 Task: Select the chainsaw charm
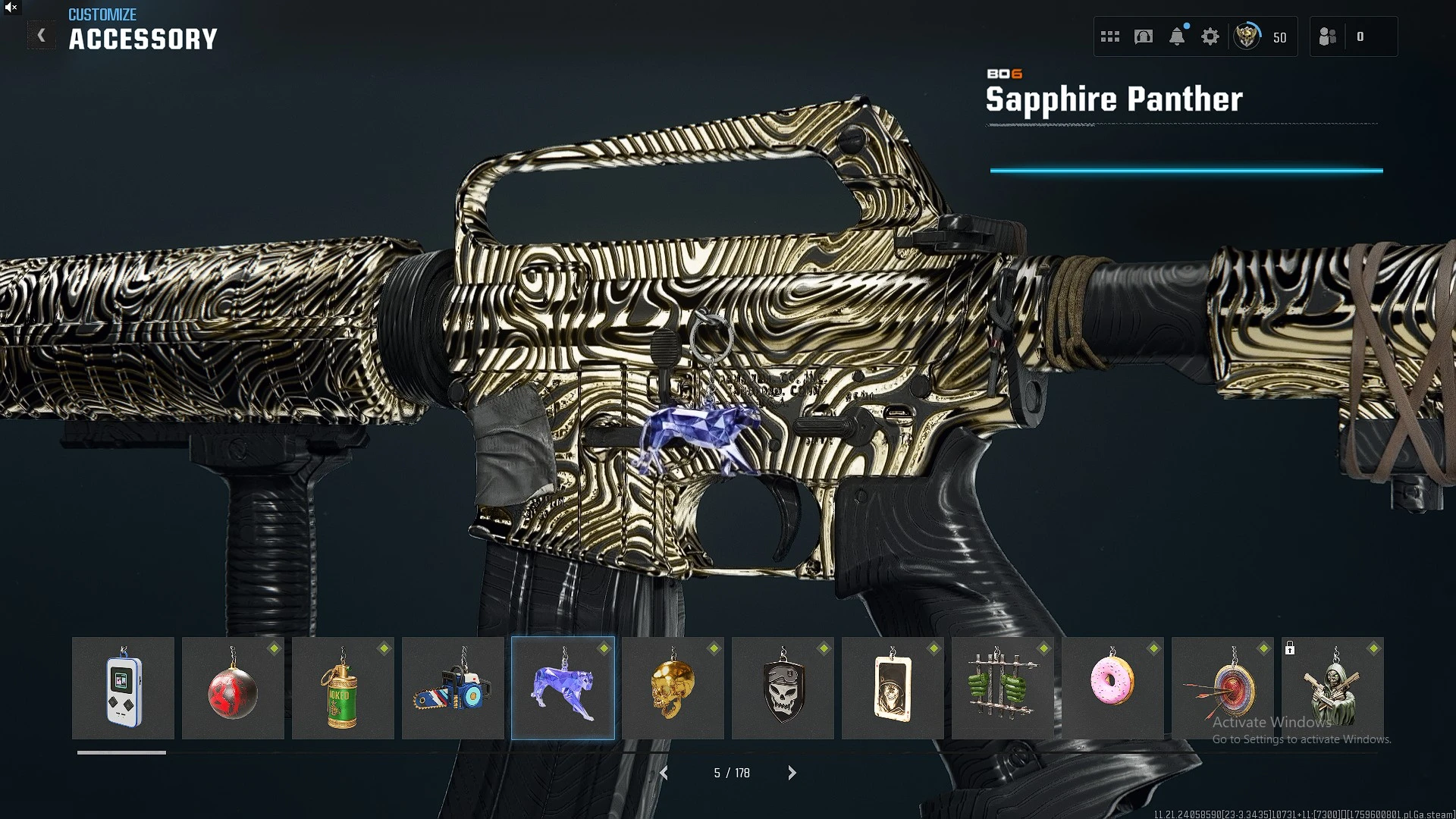pyautogui.click(x=453, y=688)
